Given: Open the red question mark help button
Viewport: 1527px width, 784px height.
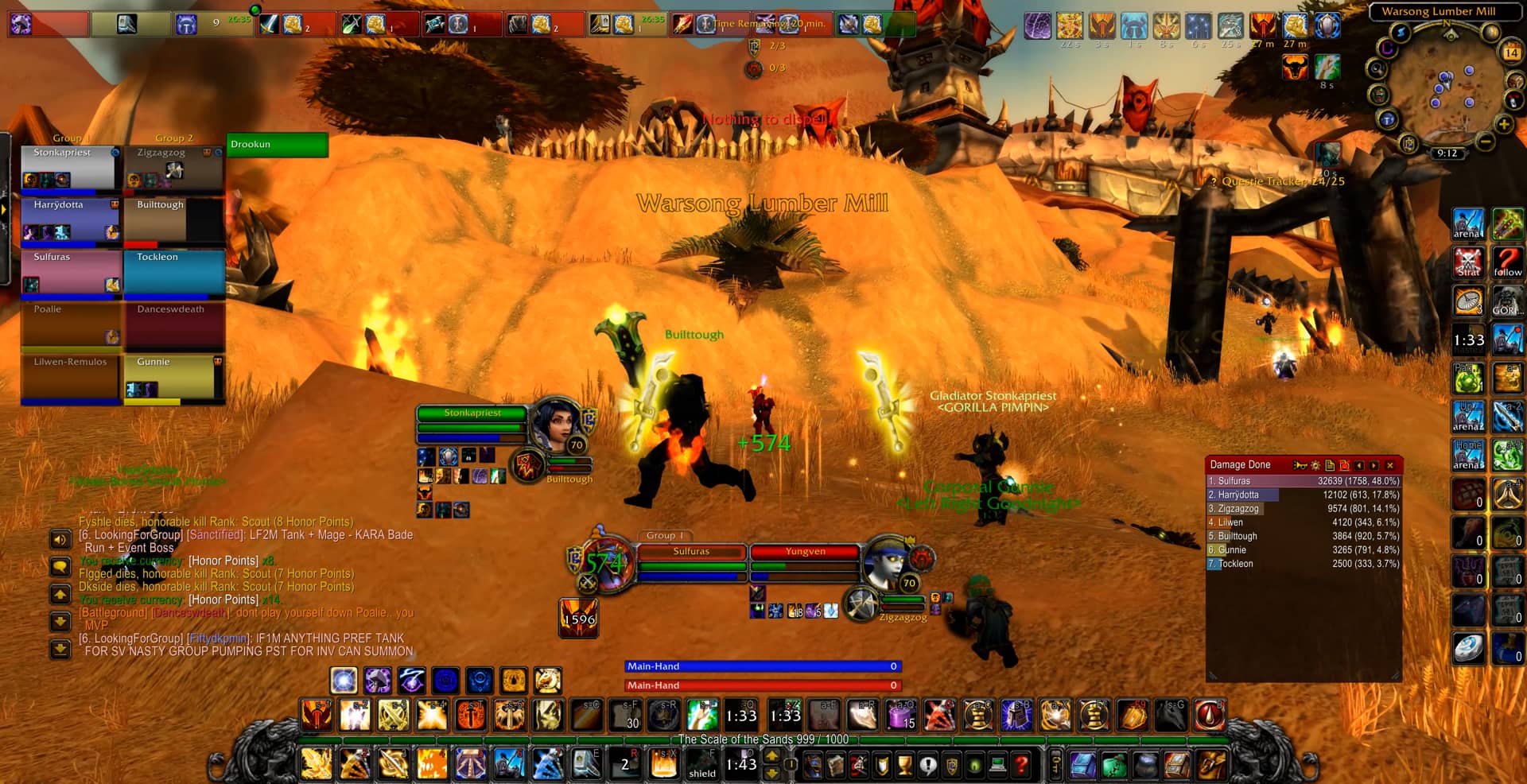Looking at the screenshot, I should point(1021,765).
